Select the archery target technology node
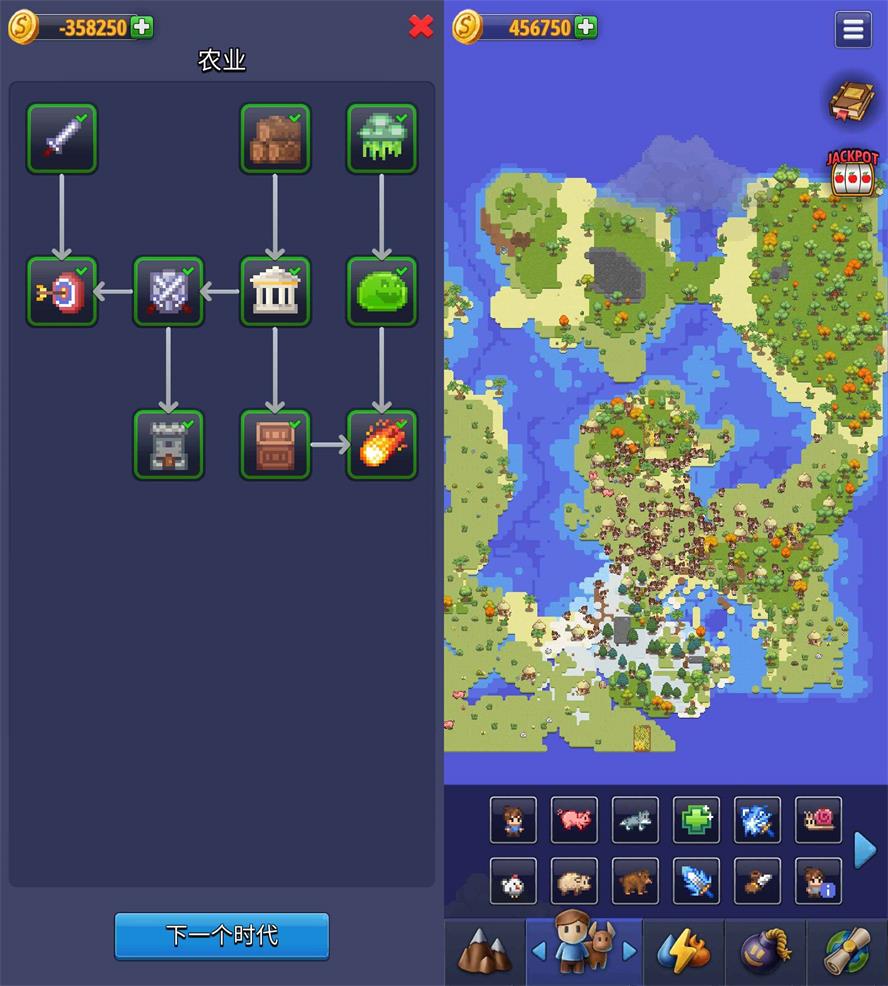Viewport: 888px width, 986px height. 62,292
